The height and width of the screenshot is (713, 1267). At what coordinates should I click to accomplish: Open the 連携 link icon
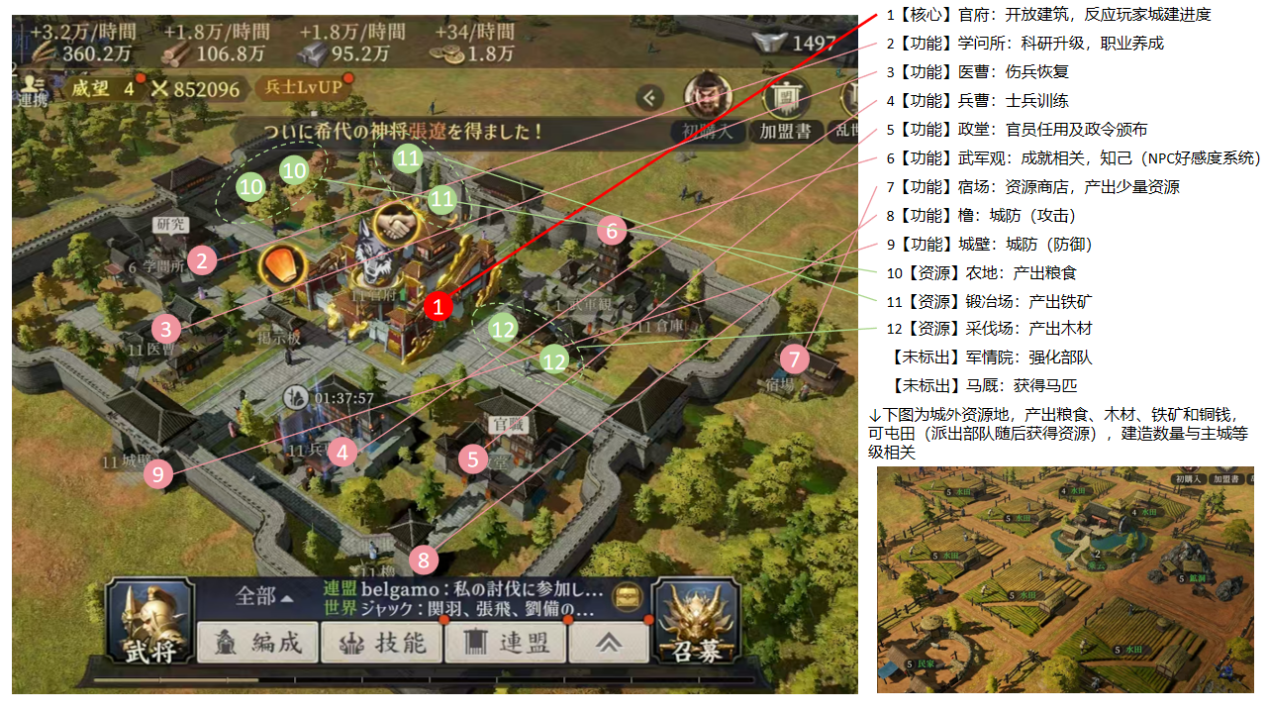click(x=32, y=89)
